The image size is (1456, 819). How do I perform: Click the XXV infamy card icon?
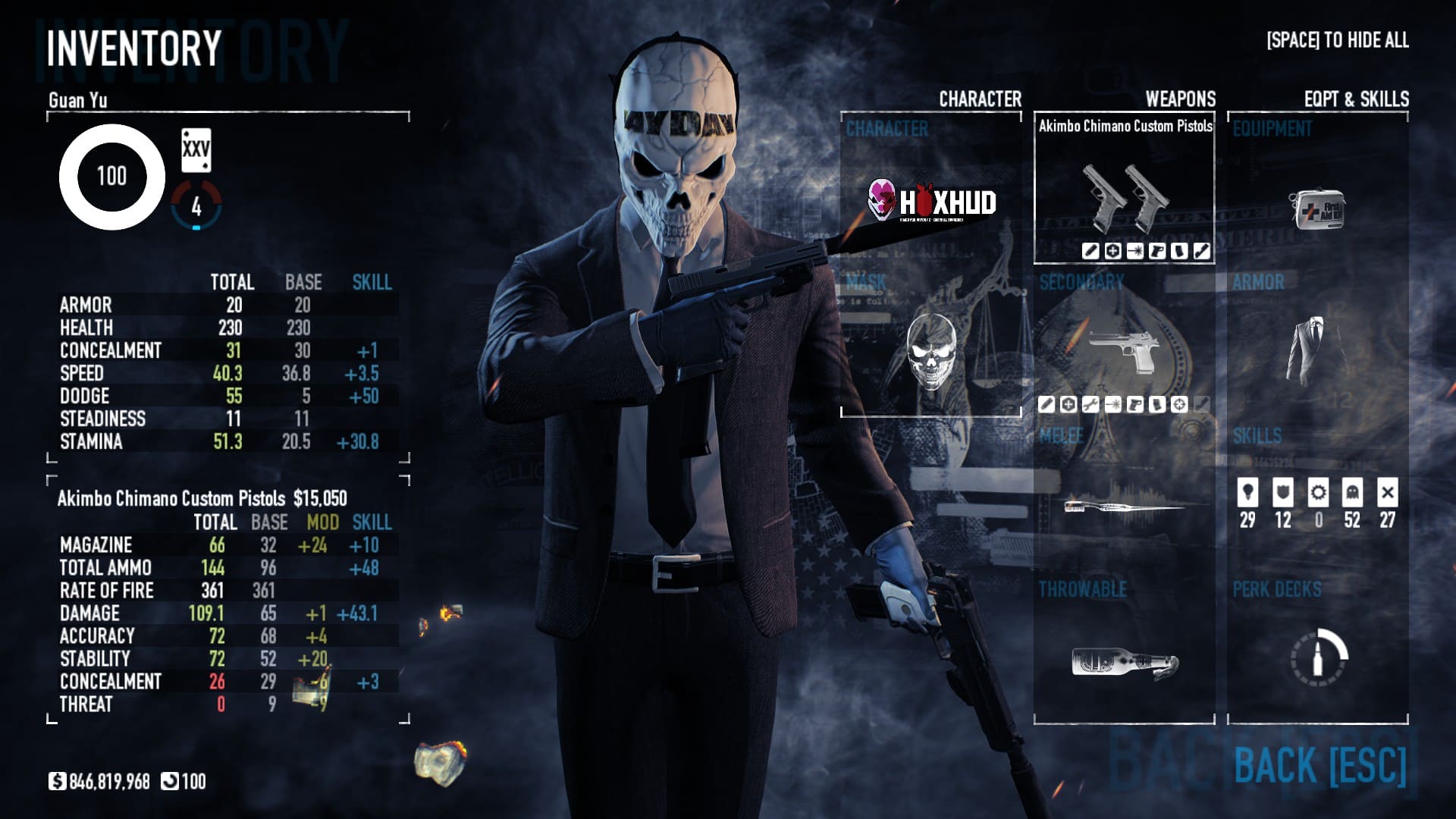196,150
